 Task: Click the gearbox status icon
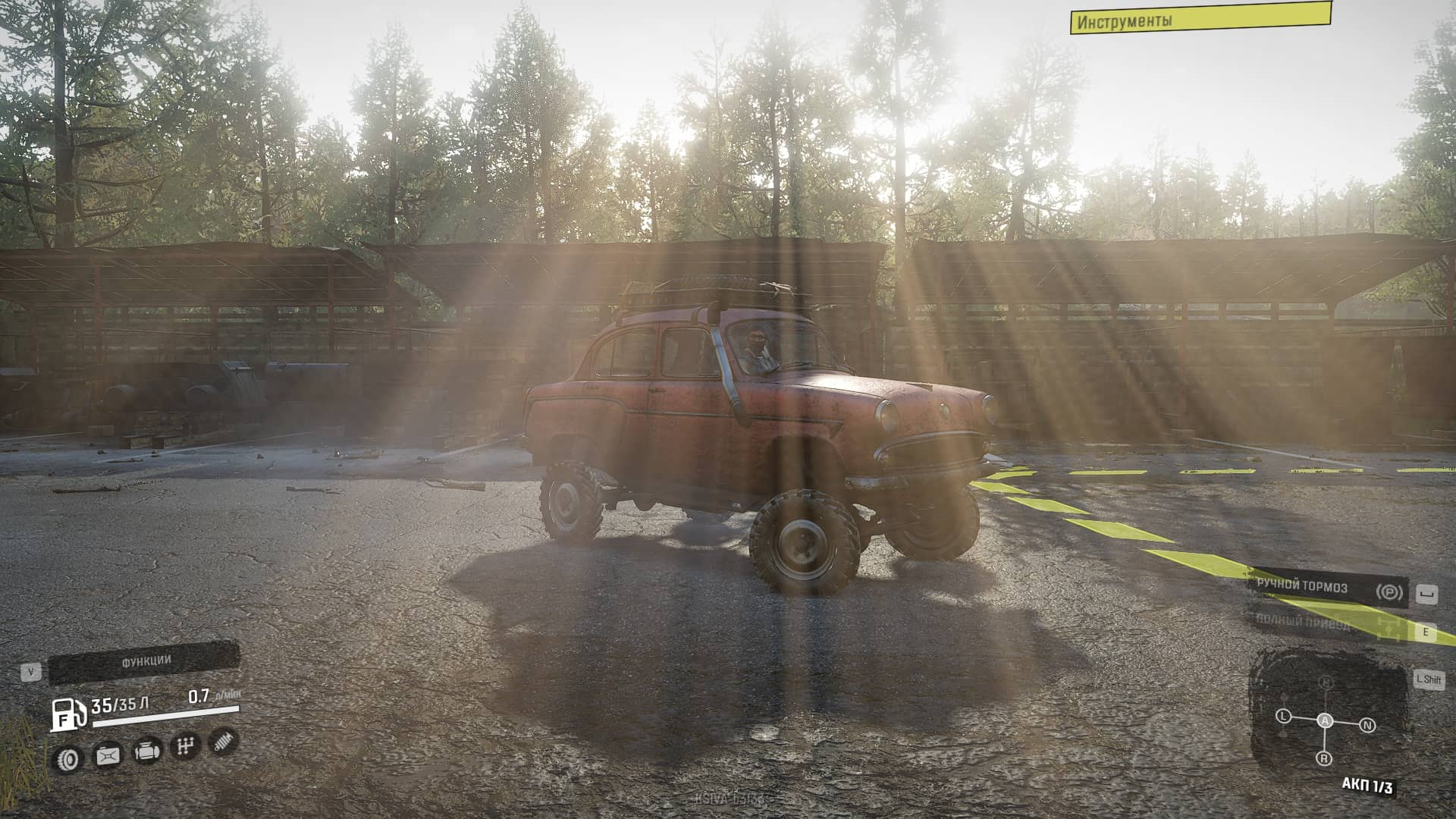coord(184,746)
